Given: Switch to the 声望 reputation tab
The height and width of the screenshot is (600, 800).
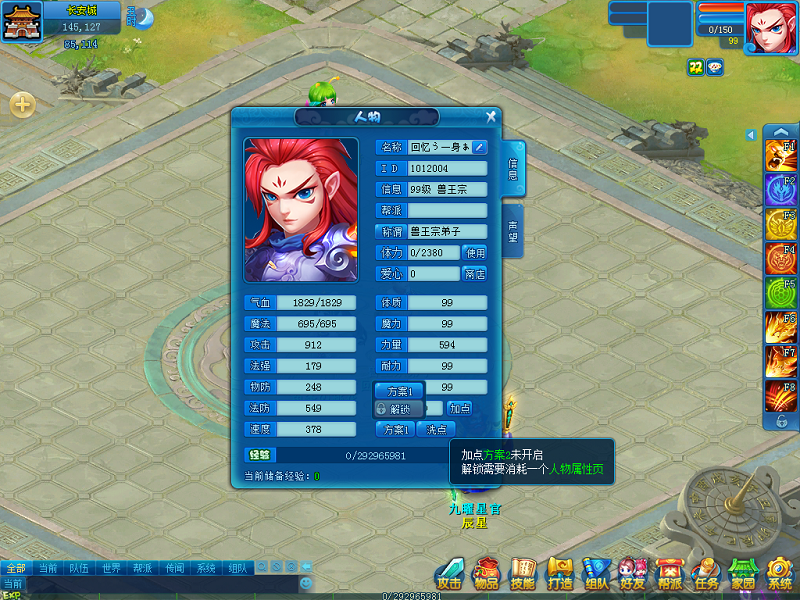Looking at the screenshot, I should [512, 232].
